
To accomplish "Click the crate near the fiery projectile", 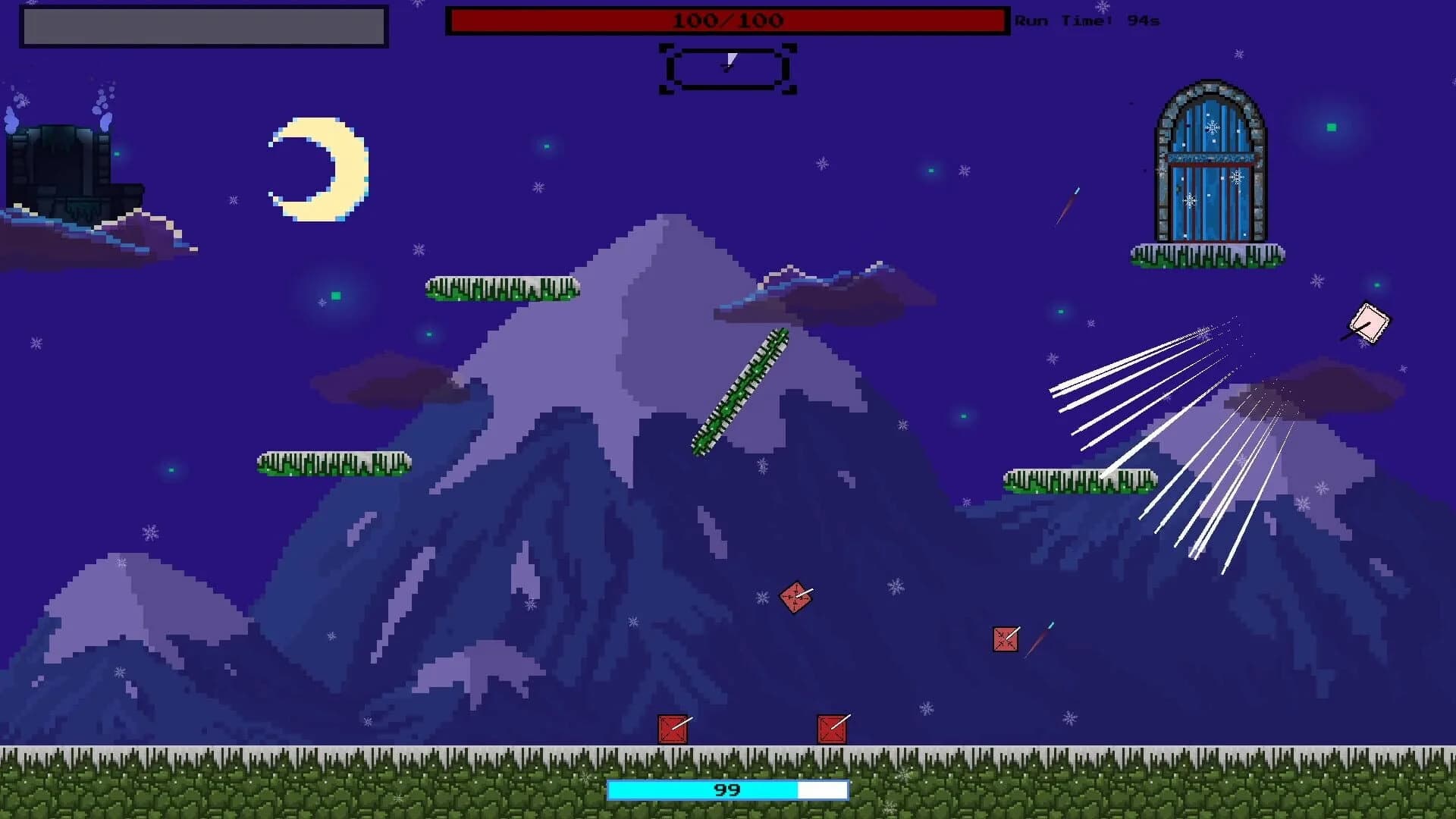I will tap(1005, 639).
